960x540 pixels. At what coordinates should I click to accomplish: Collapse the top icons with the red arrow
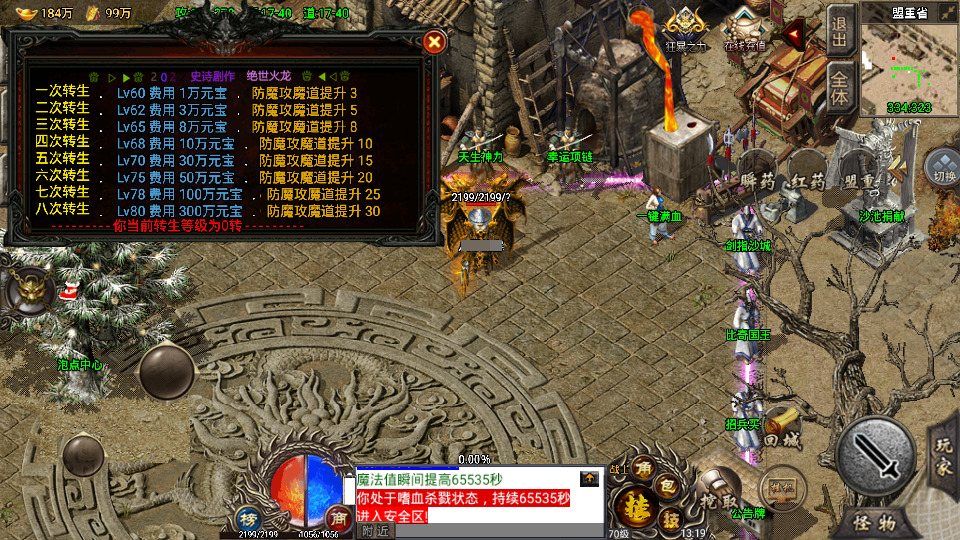click(796, 37)
